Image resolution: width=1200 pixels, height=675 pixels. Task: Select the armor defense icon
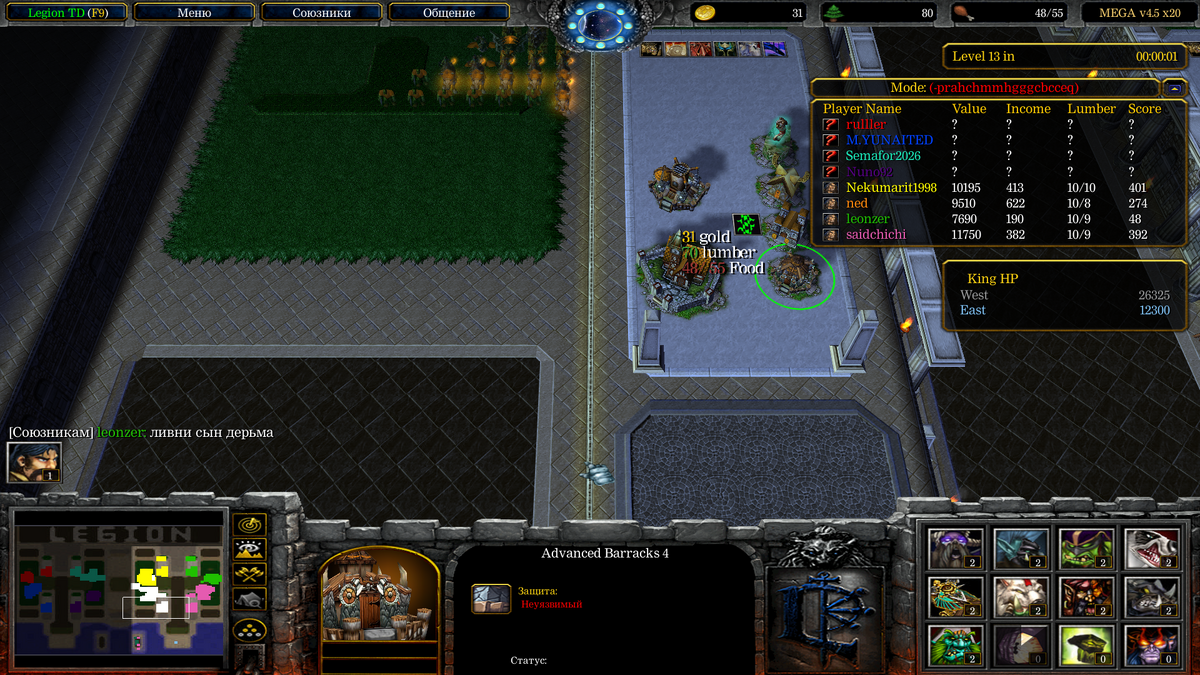point(491,598)
